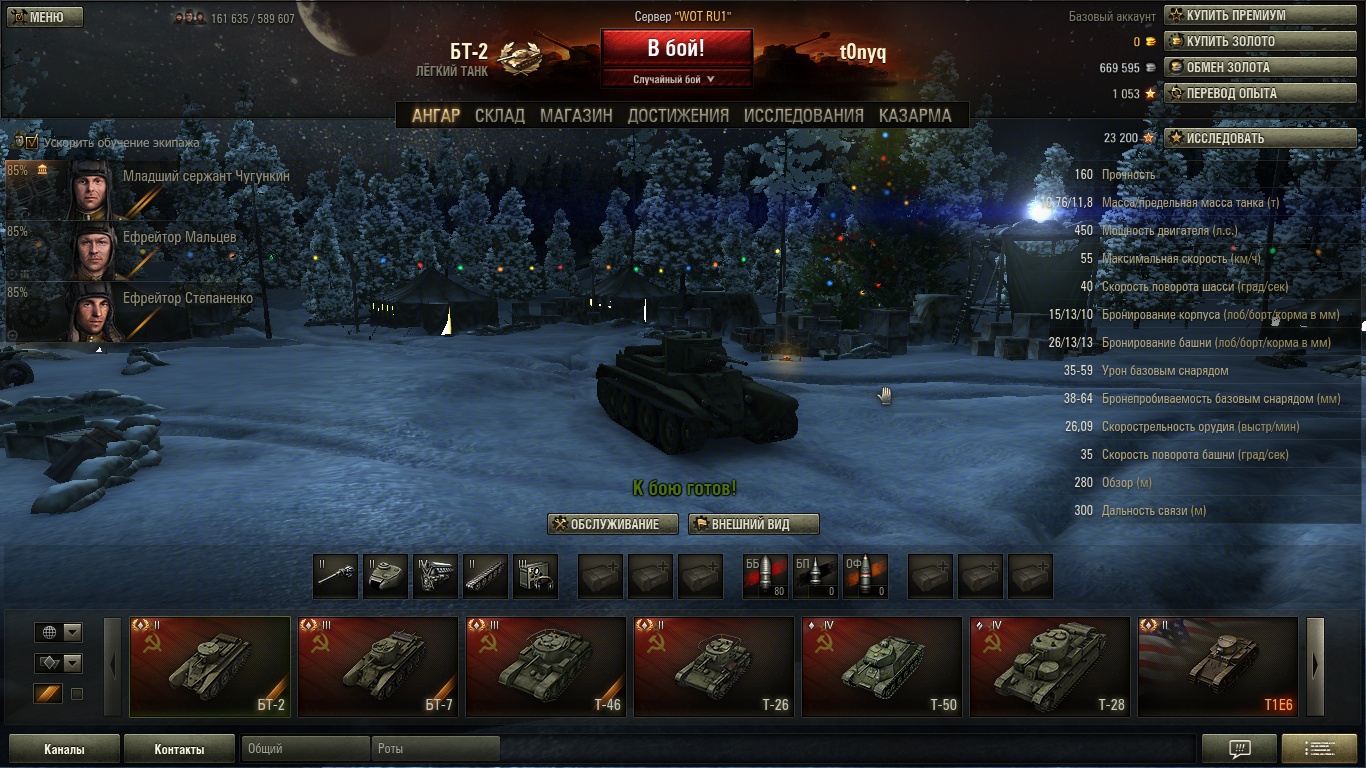
Task: Select the T1E6 tank in carousel
Action: [1217, 666]
